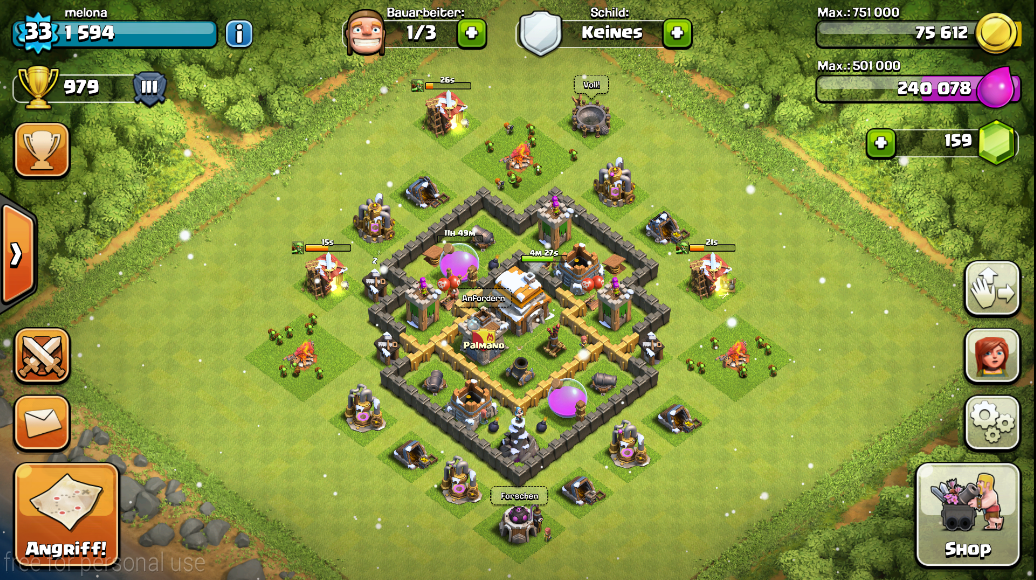Open the league badge next to trophies
The width and height of the screenshot is (1036, 580).
click(150, 88)
